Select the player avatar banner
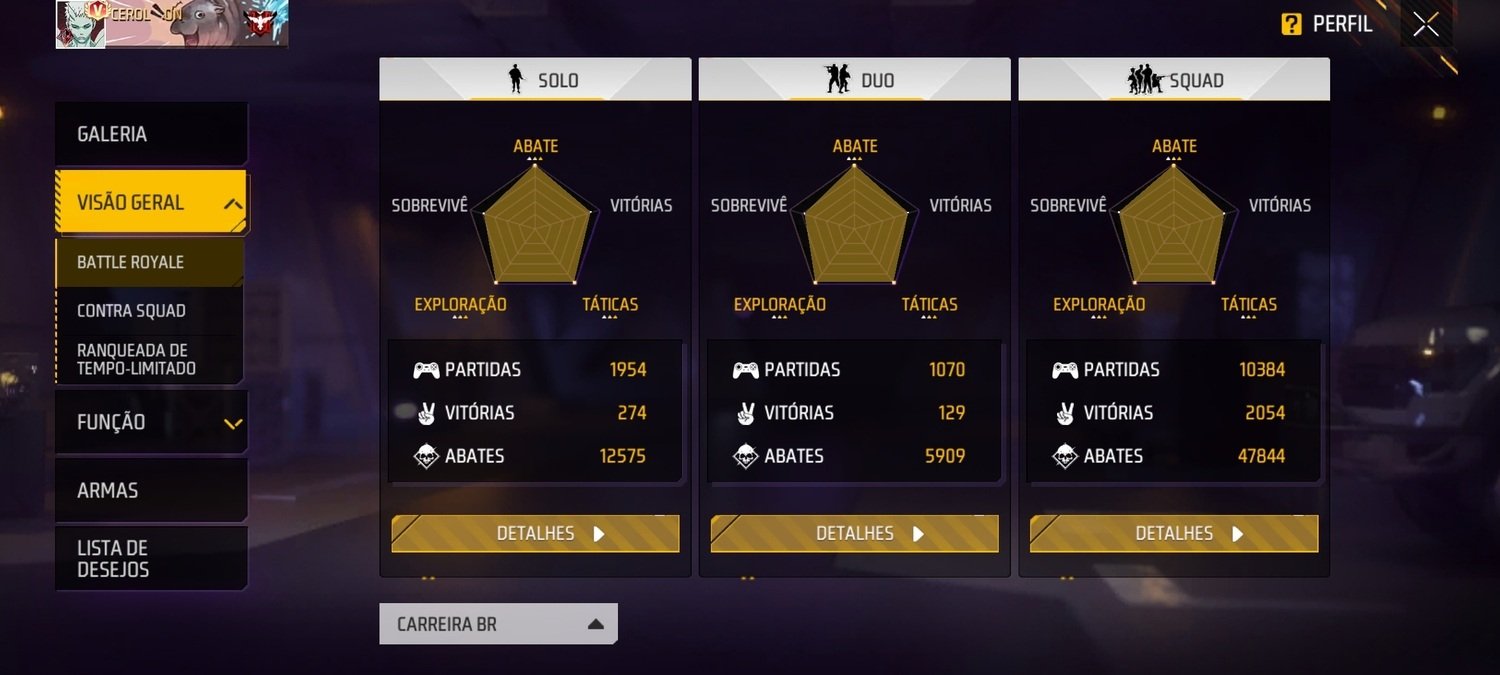This screenshot has height=675, width=1500. pyautogui.click(x=171, y=24)
